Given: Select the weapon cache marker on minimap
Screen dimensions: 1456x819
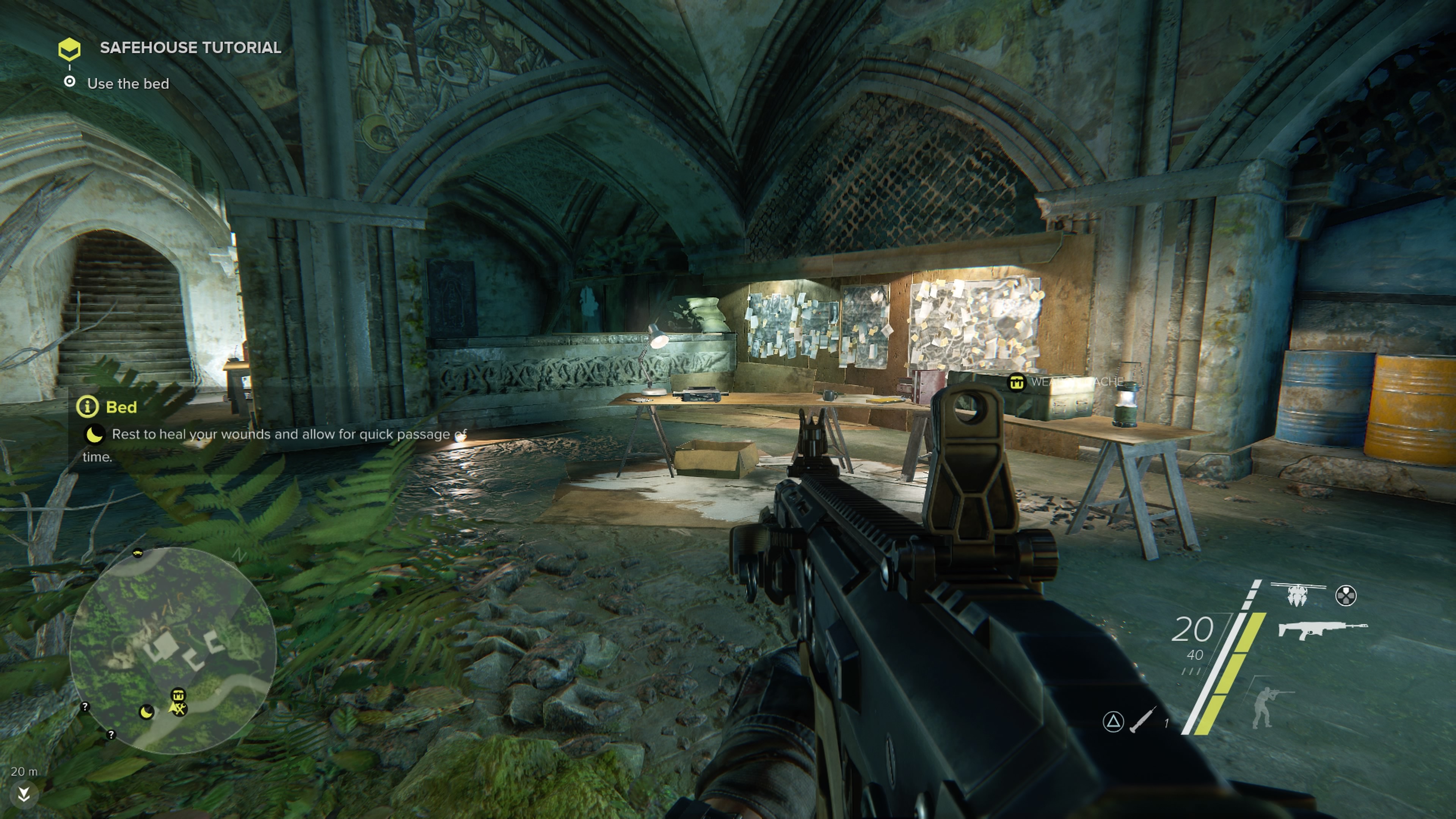Looking at the screenshot, I should (178, 695).
